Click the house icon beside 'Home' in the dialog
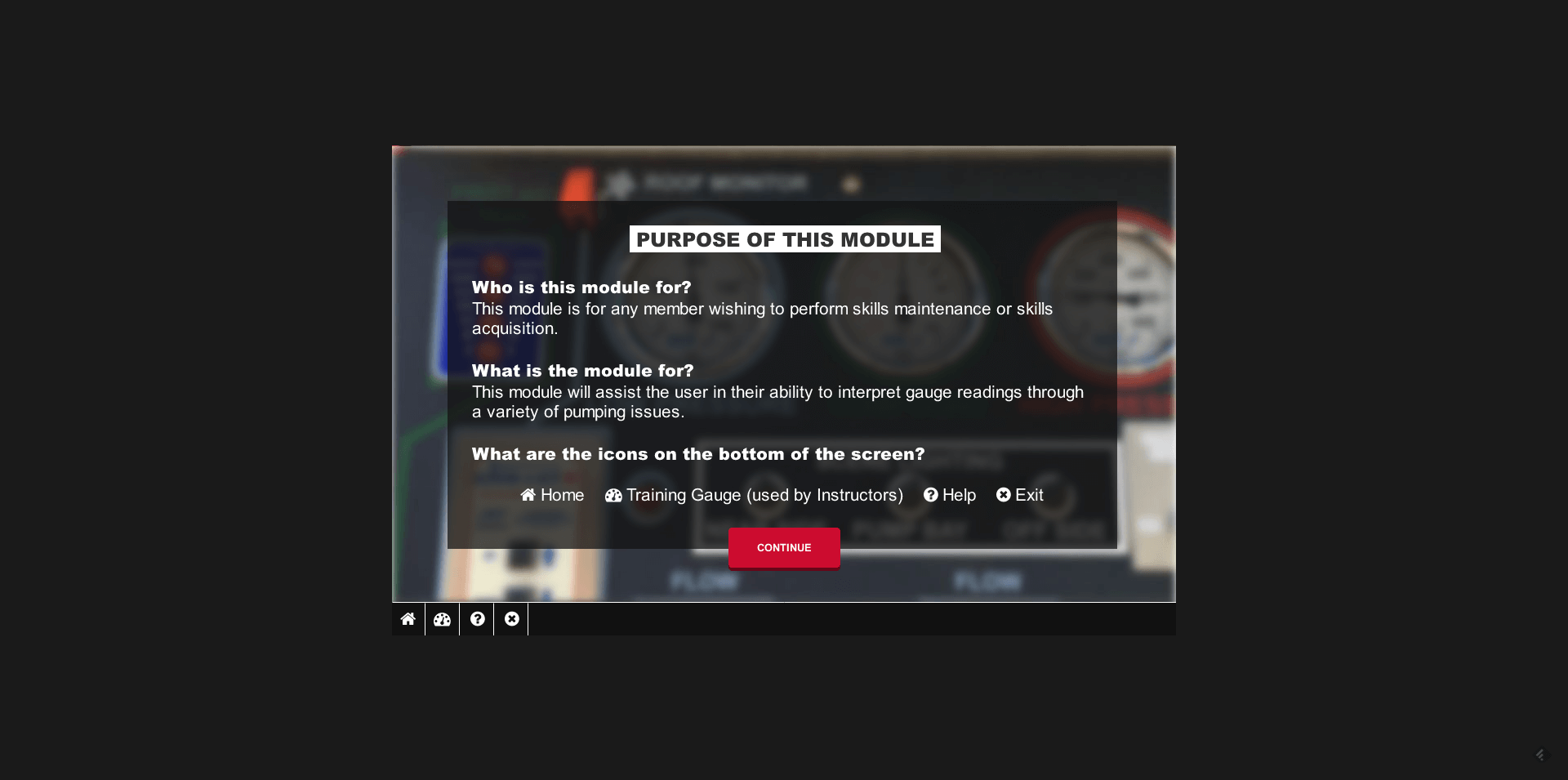 click(x=527, y=495)
